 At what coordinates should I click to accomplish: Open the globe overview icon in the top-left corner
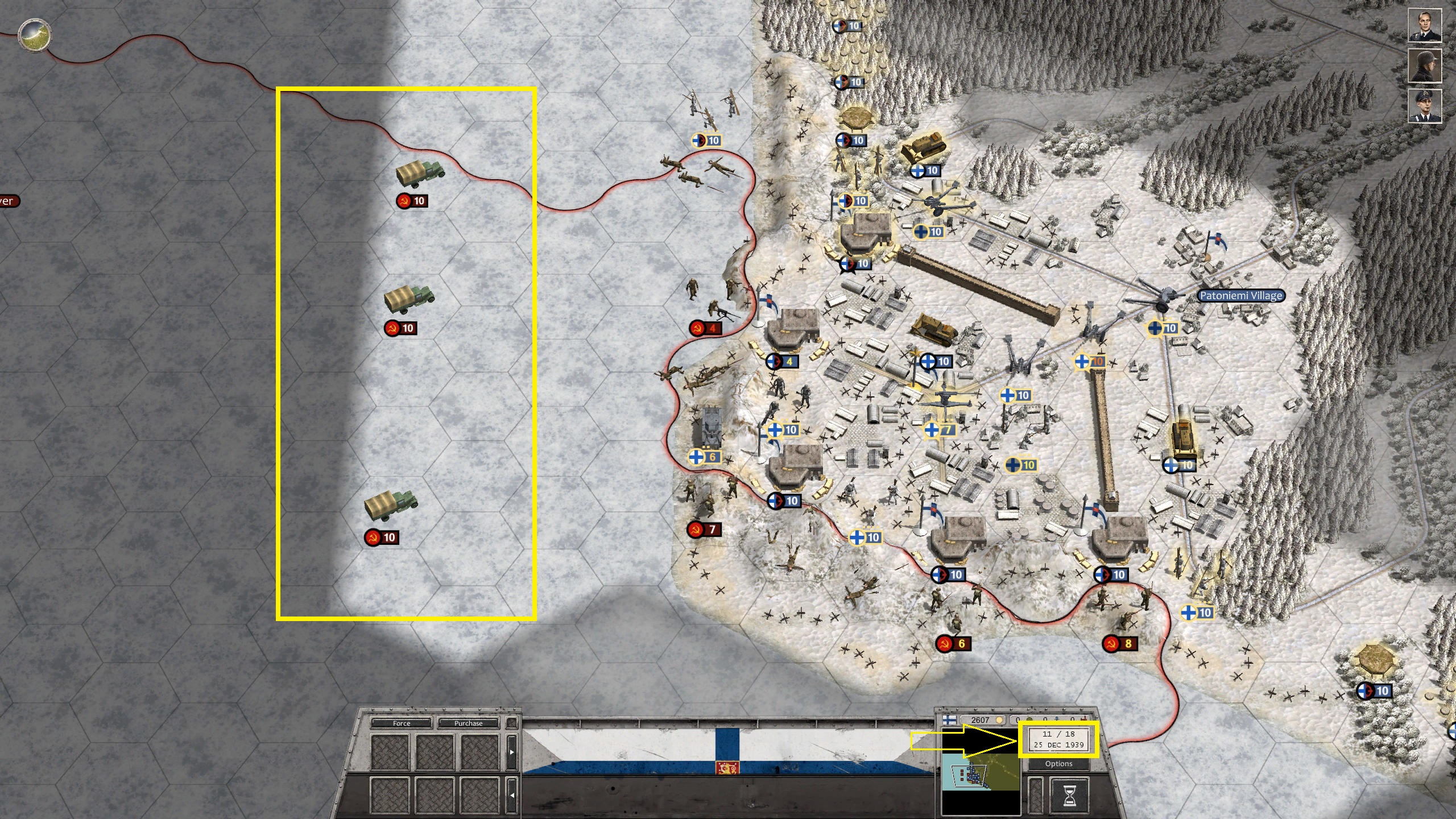pos(34,35)
